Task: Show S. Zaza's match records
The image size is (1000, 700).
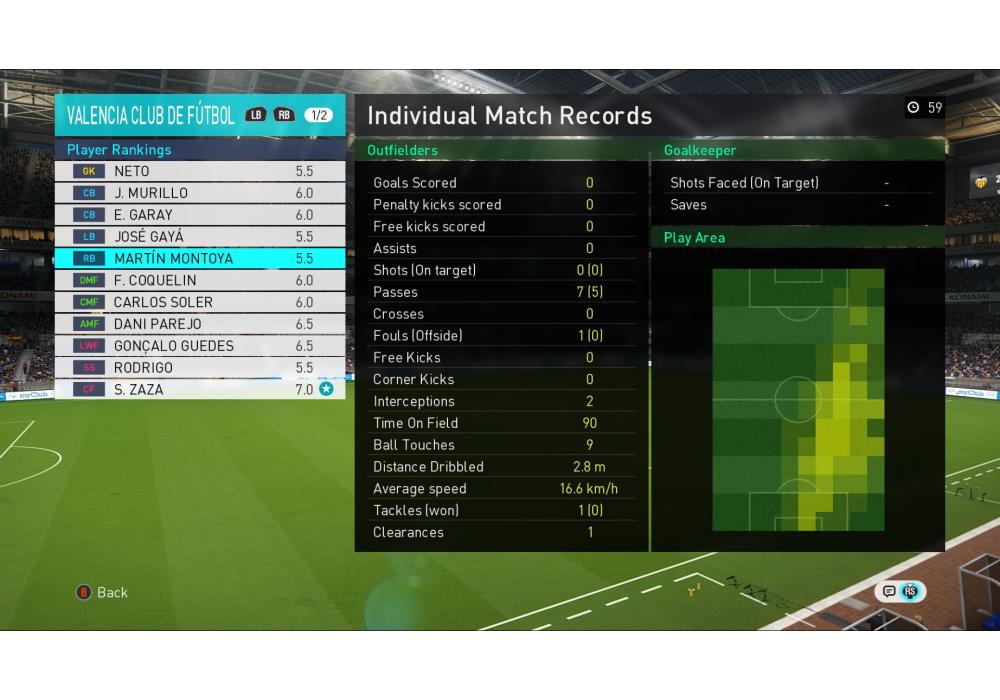Action: [200, 389]
